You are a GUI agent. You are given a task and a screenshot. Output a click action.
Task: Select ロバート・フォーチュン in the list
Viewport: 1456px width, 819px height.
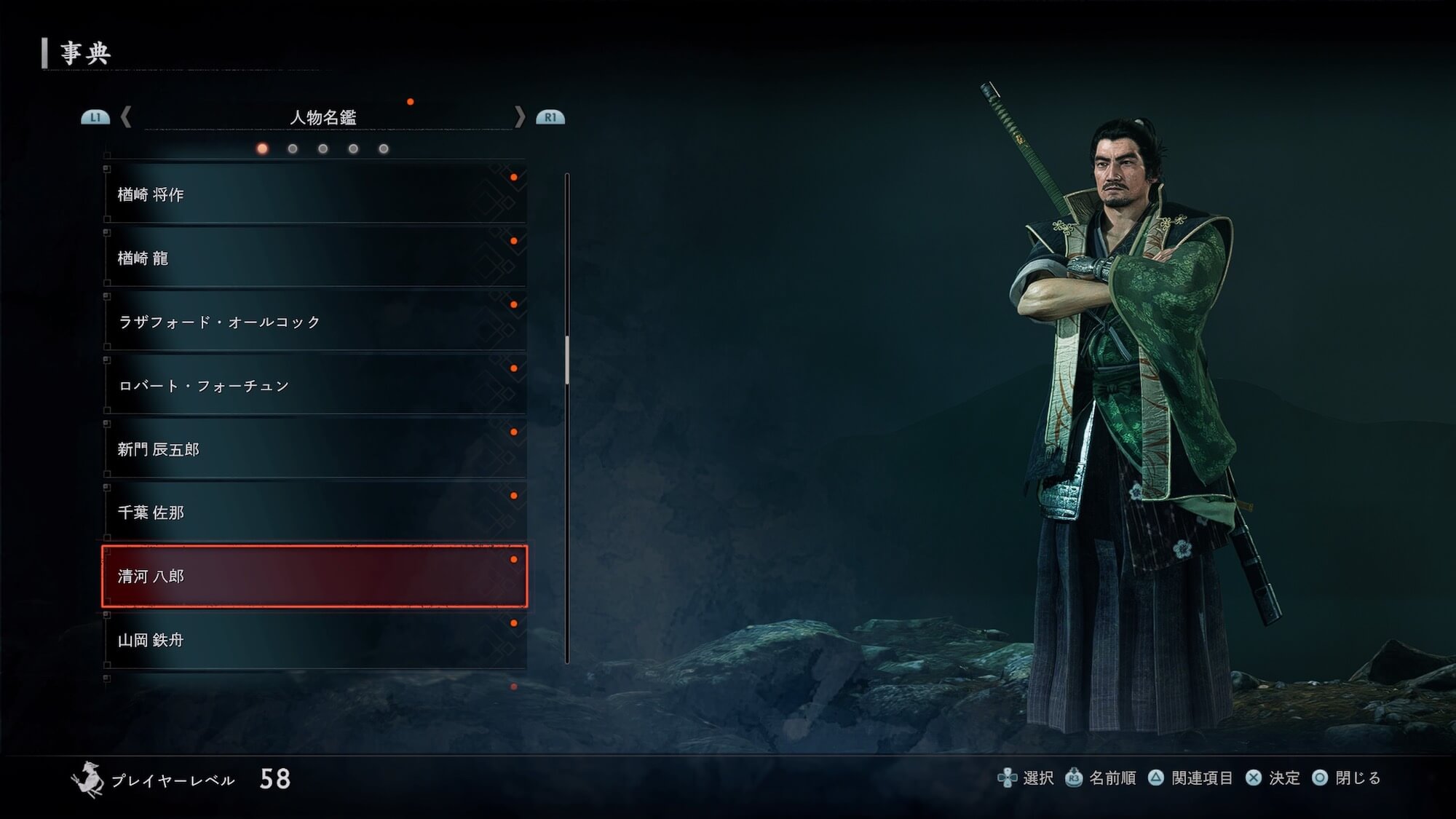coord(314,385)
